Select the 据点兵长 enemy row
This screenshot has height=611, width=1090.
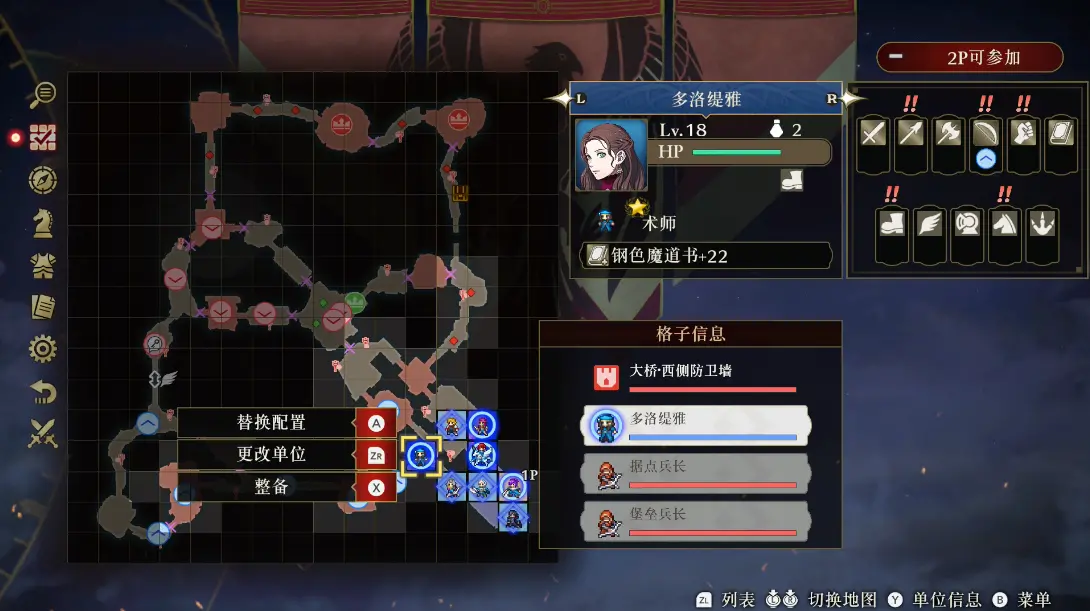(x=696, y=472)
